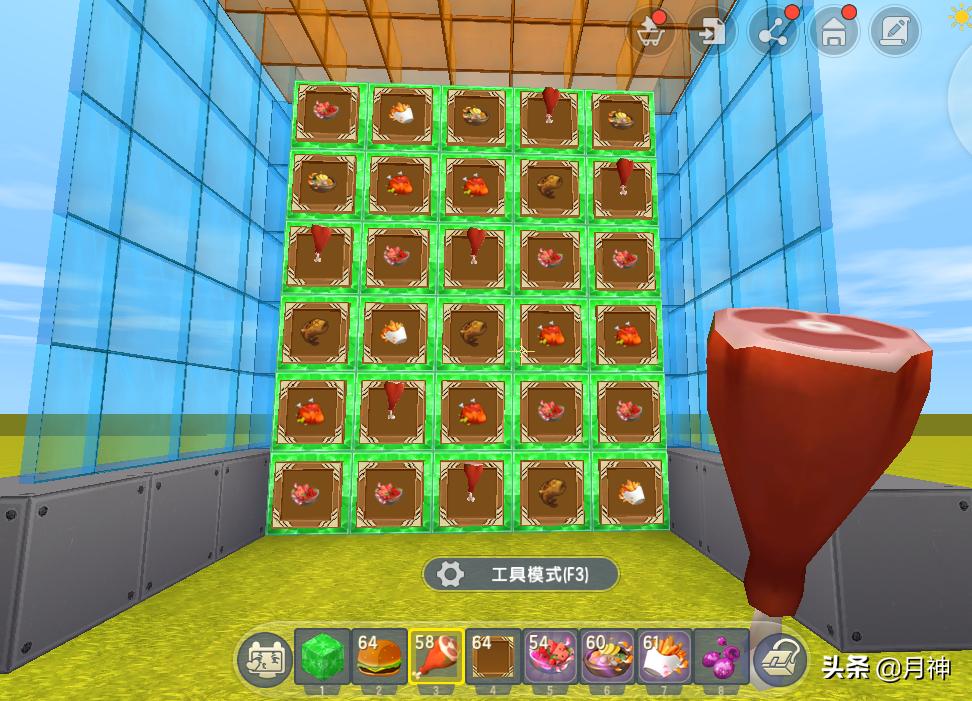The image size is (972, 701).
Task: Select the hamburger hotbar slot
Action: (379, 656)
